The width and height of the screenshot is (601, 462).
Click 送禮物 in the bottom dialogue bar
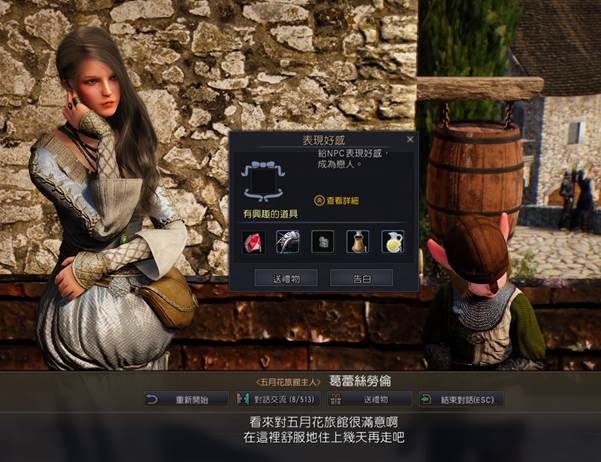pos(374,399)
